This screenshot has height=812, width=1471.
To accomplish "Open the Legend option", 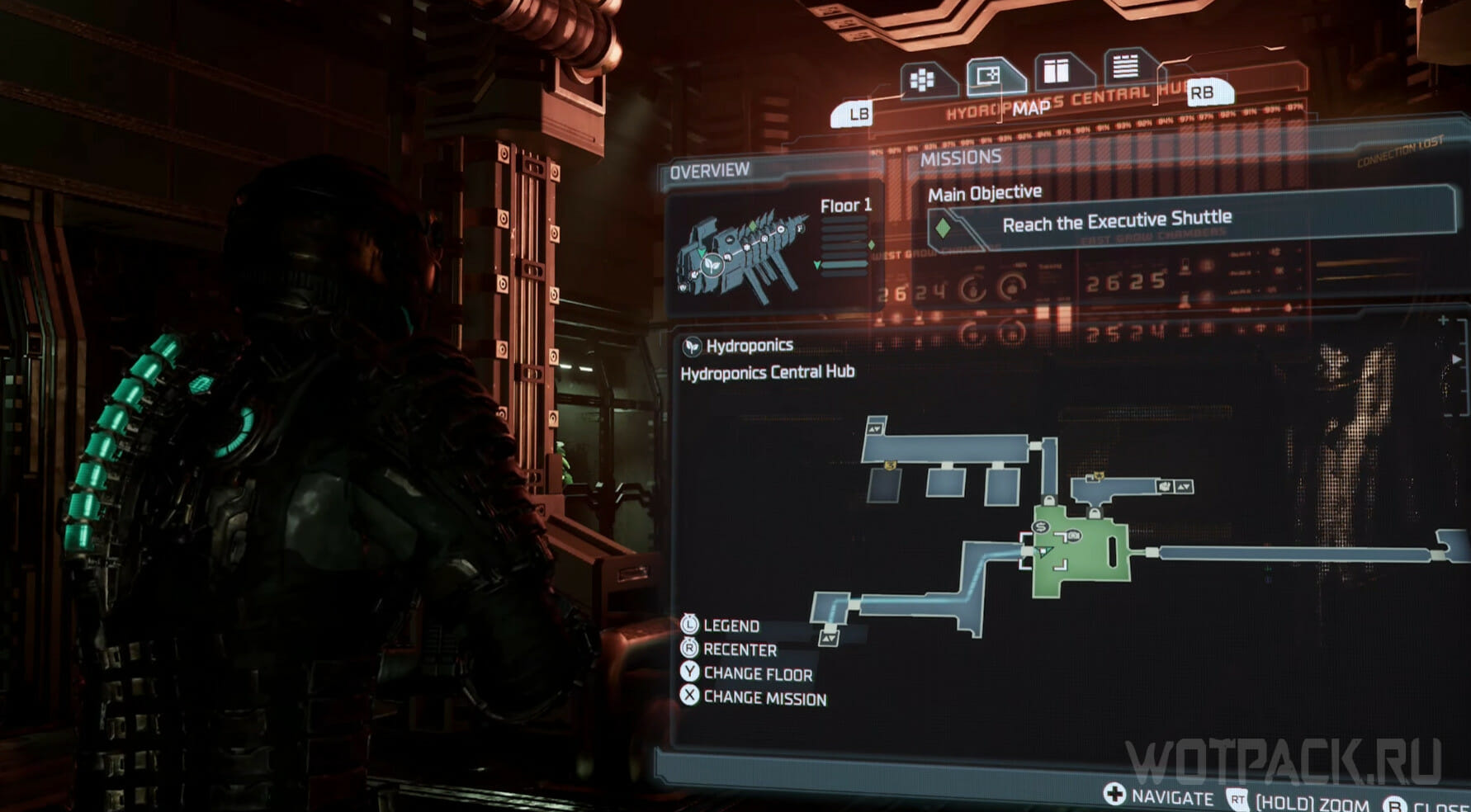I will (731, 626).
